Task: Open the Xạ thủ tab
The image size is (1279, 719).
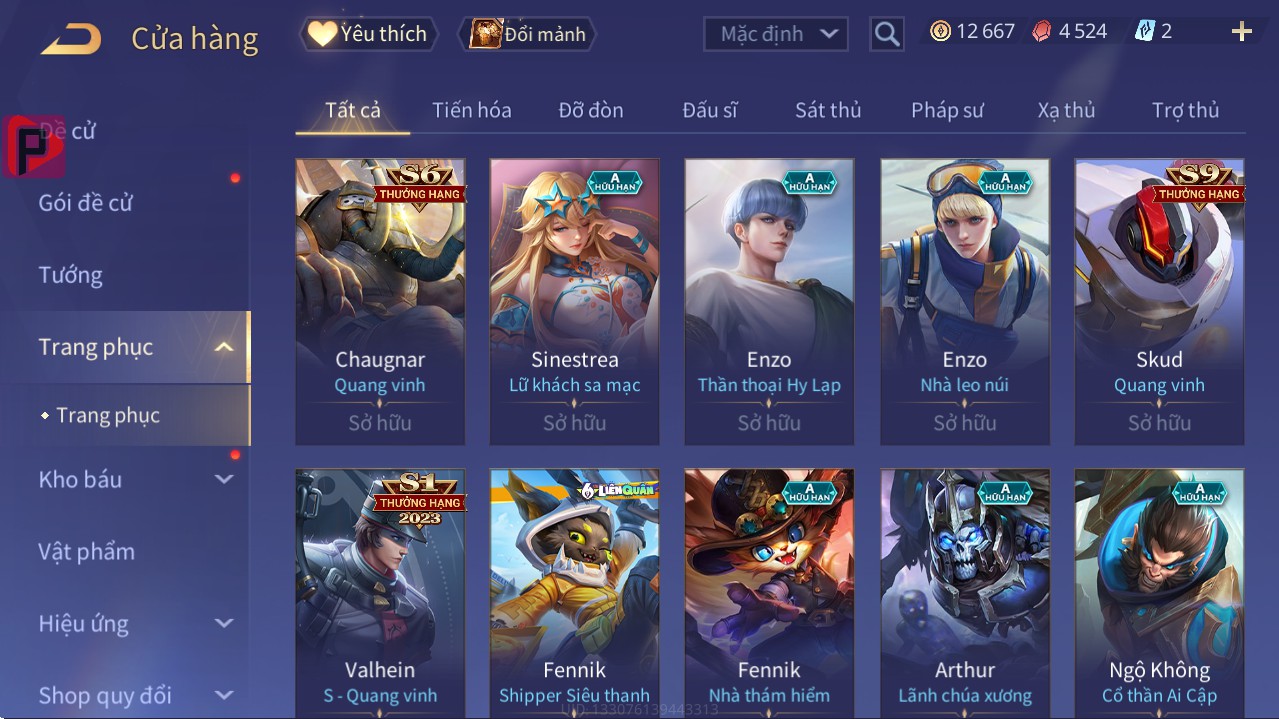Action: pyautogui.click(x=1066, y=110)
